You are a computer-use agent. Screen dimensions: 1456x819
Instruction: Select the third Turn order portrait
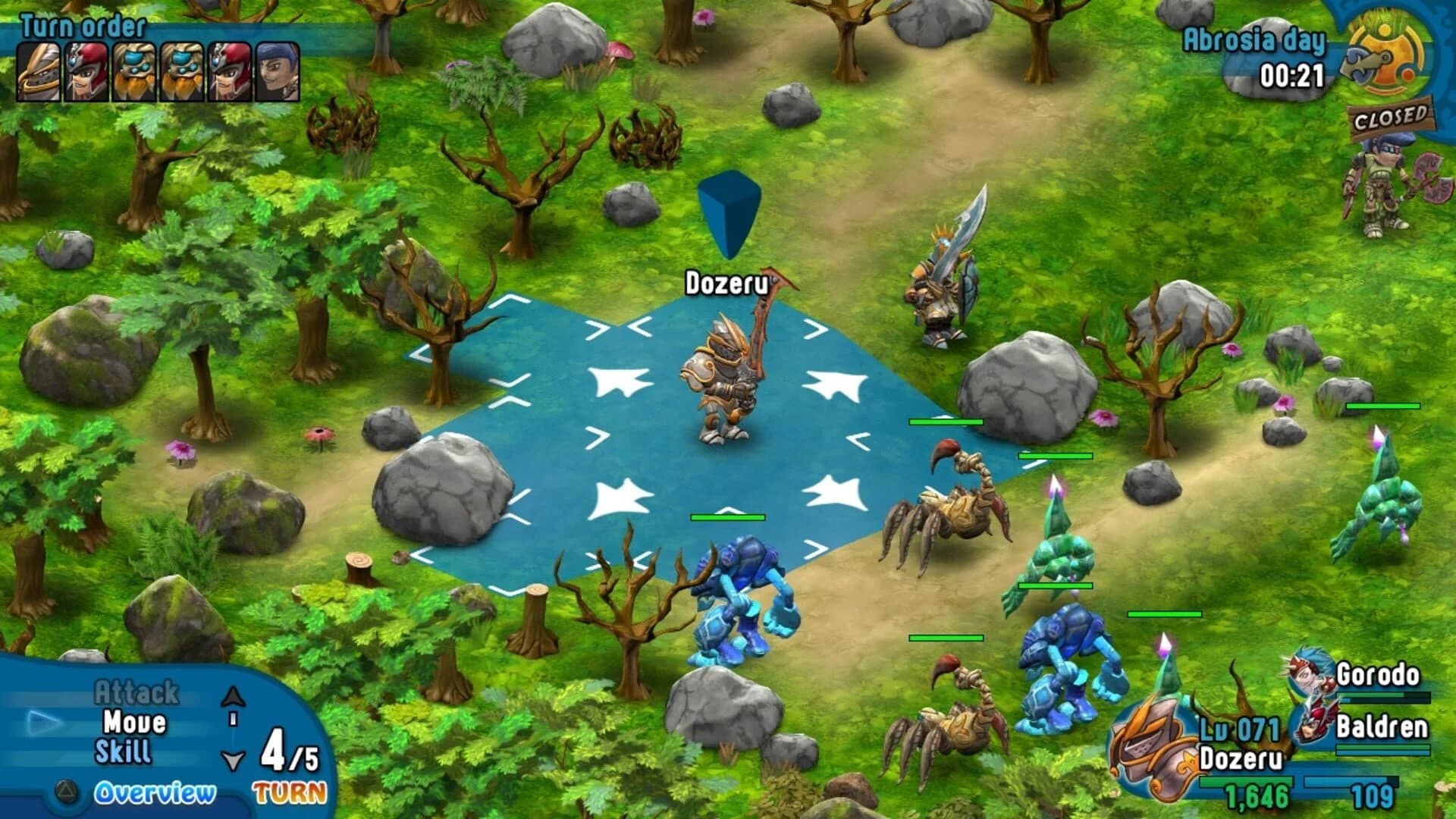click(x=133, y=72)
